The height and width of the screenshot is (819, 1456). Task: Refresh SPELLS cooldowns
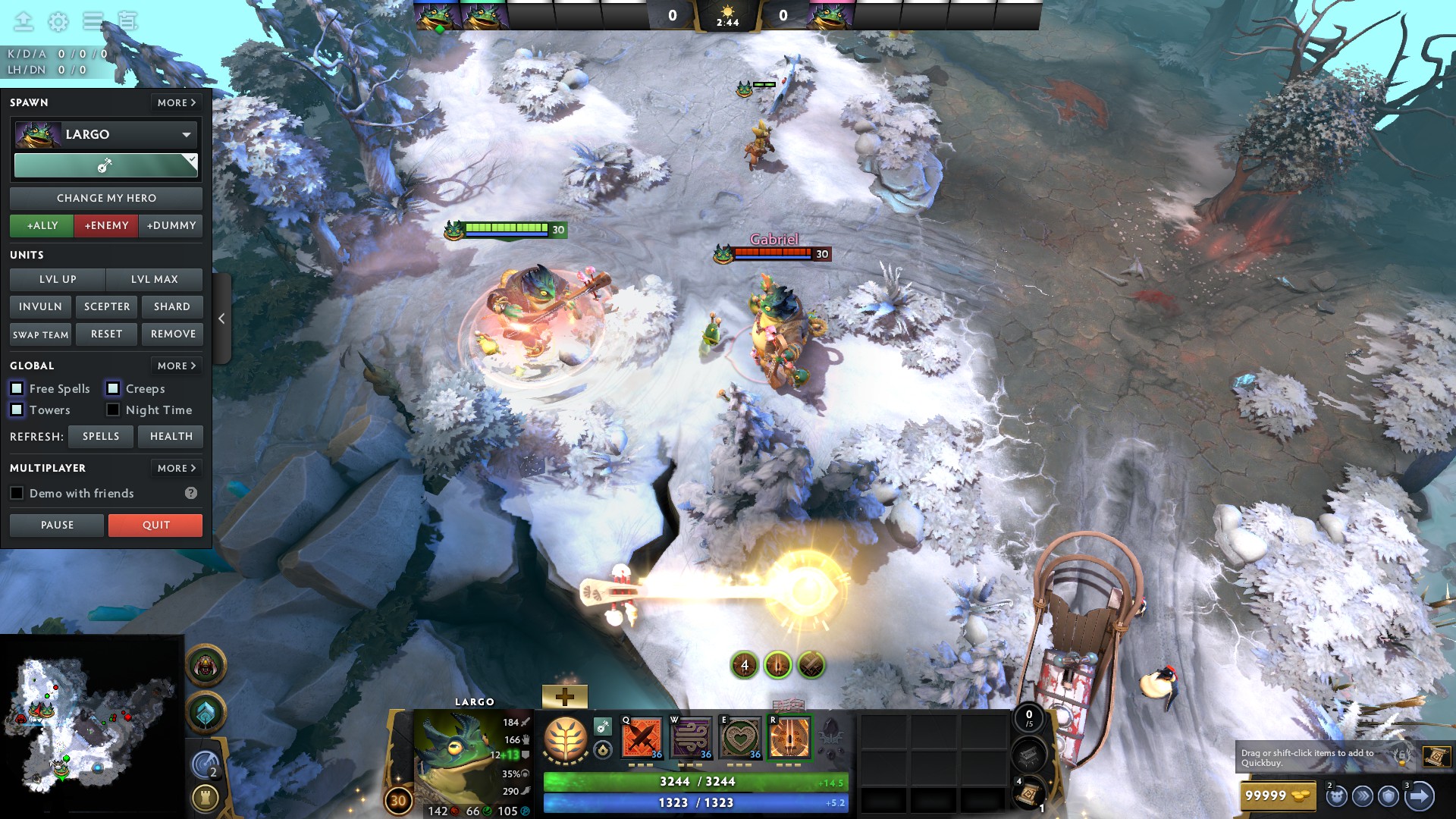(x=101, y=436)
